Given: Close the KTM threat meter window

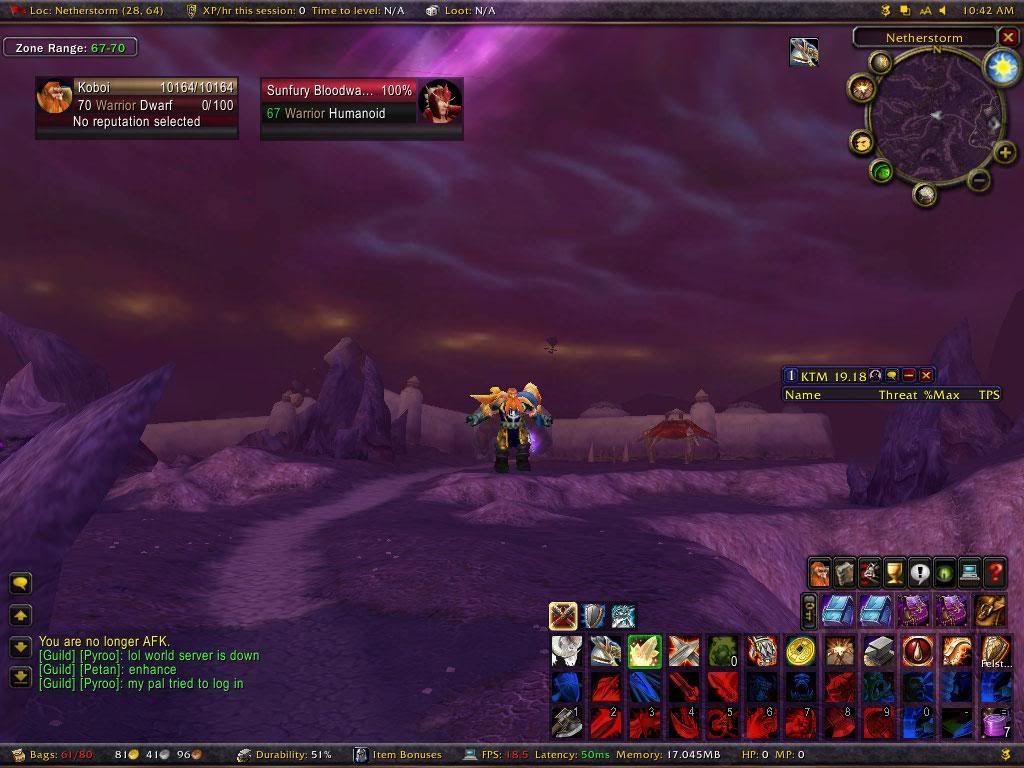Looking at the screenshot, I should 926,375.
